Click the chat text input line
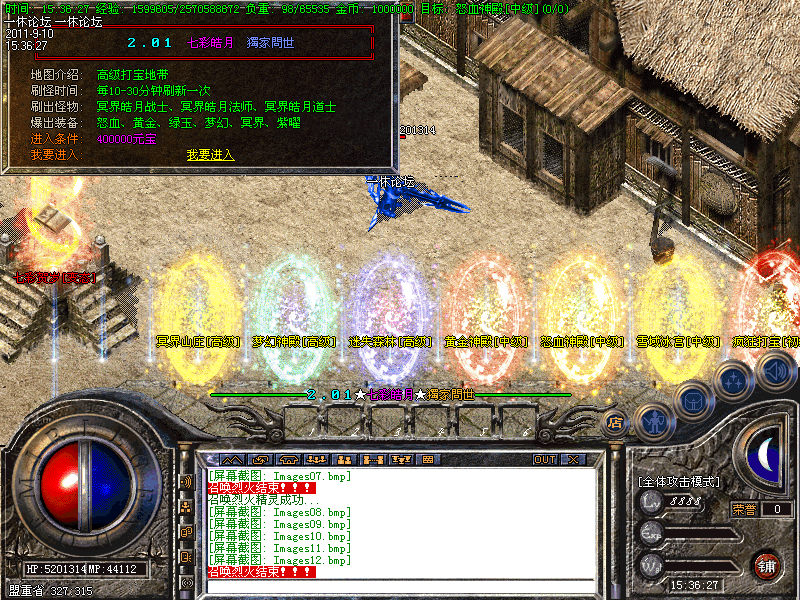The height and width of the screenshot is (600, 800). 400,585
